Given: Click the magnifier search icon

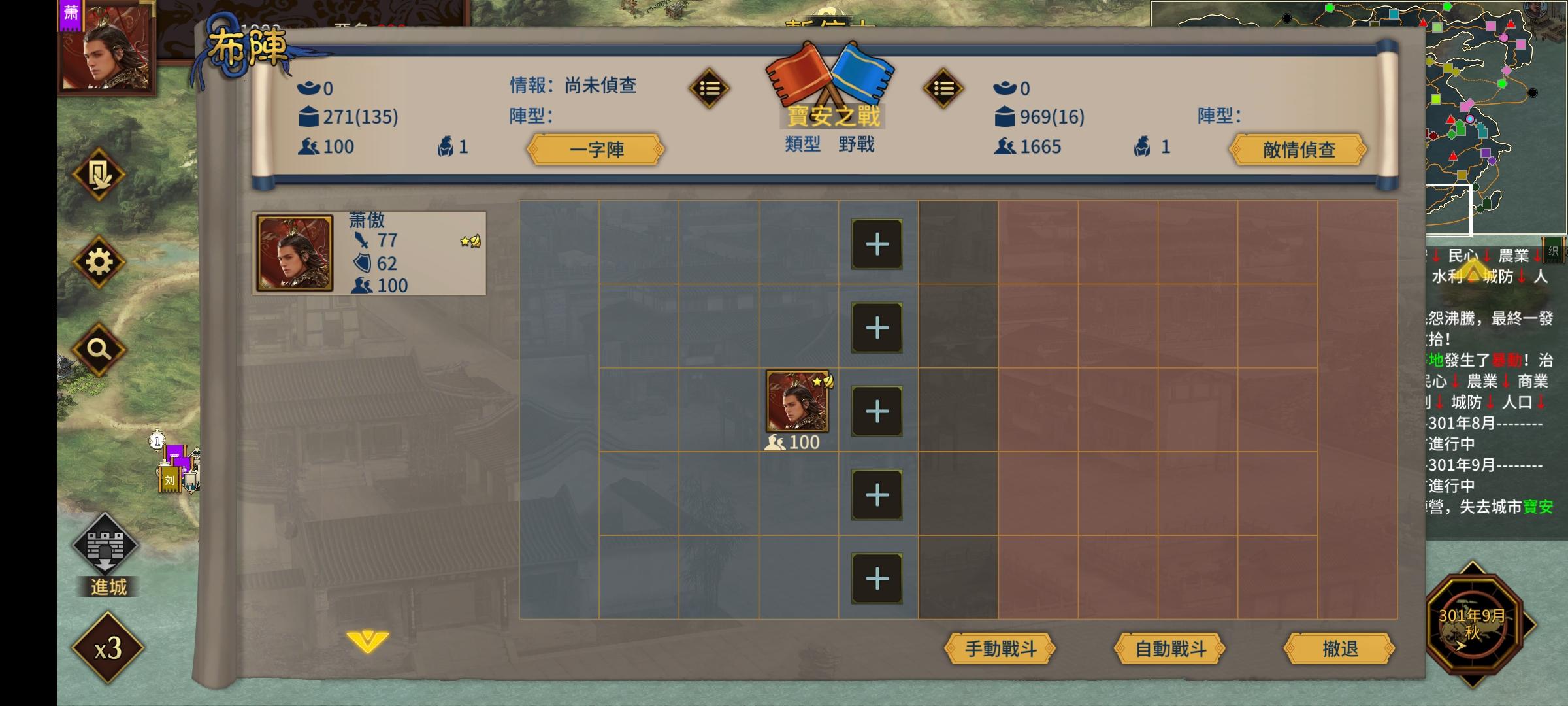Looking at the screenshot, I should tap(98, 350).
